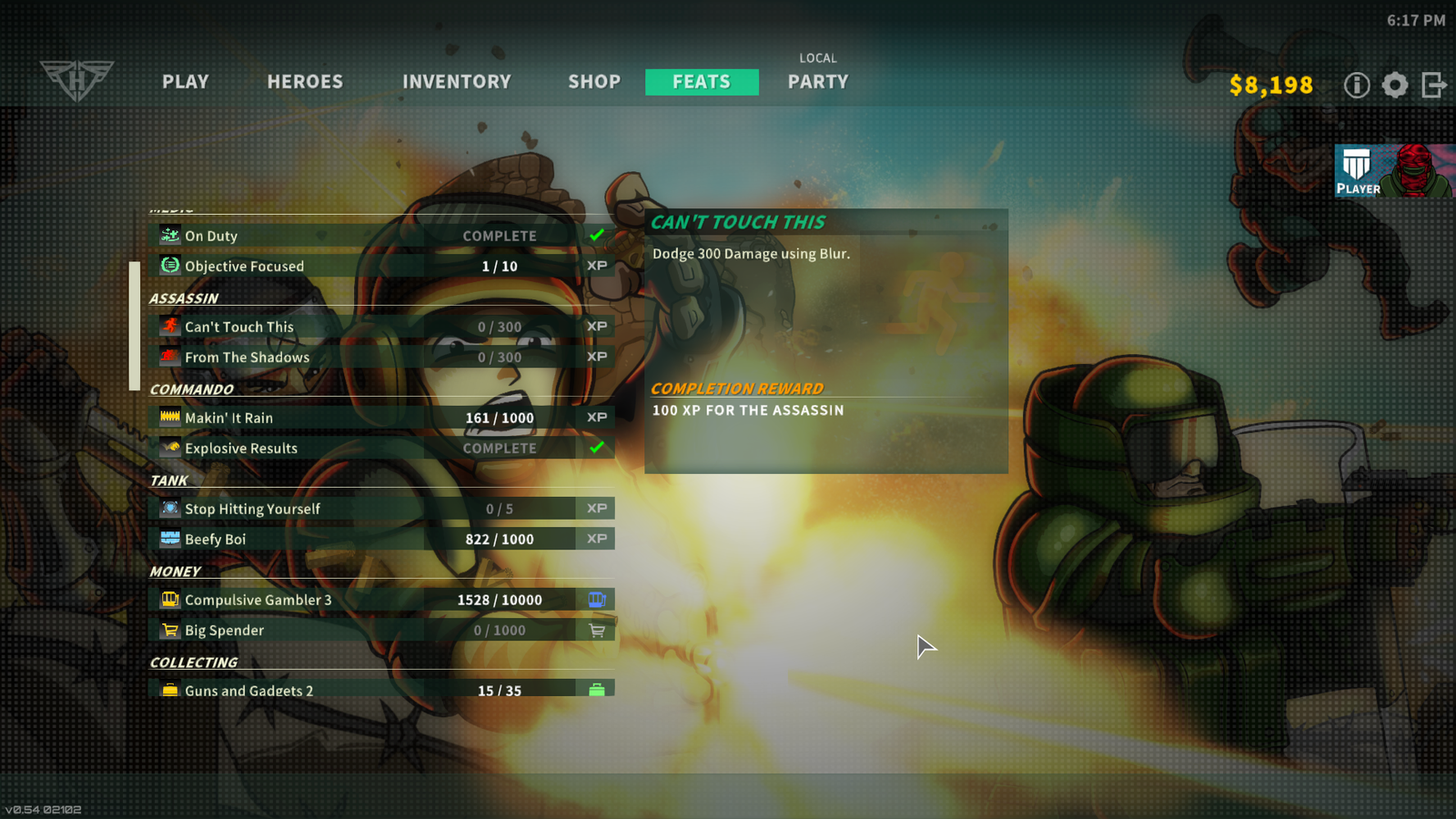Switch to the Heroes tab
Image resolution: width=1456 pixels, height=819 pixels.
[305, 82]
